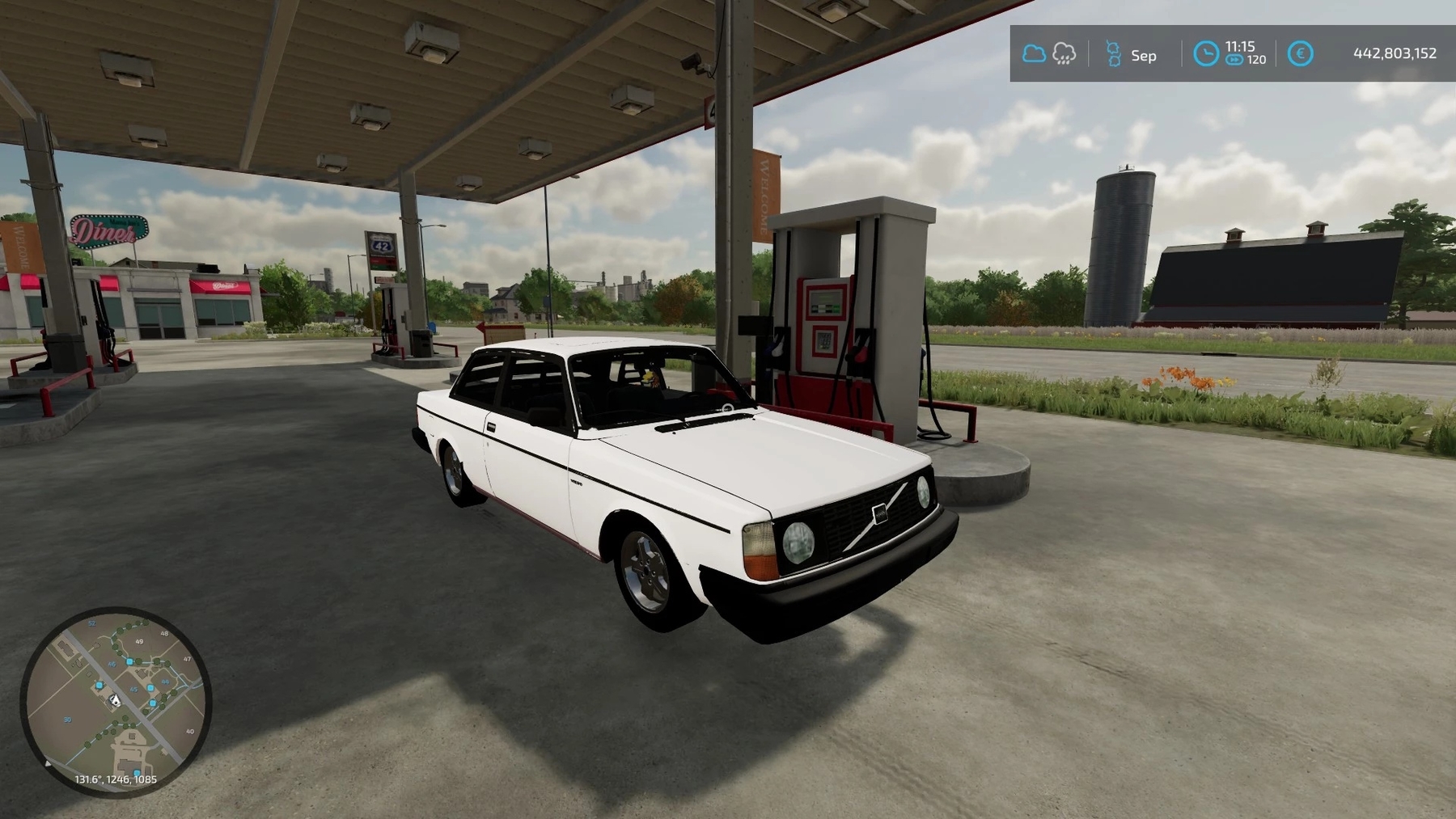The image size is (1456, 819).
Task: Open the circular minimap
Action: click(116, 701)
